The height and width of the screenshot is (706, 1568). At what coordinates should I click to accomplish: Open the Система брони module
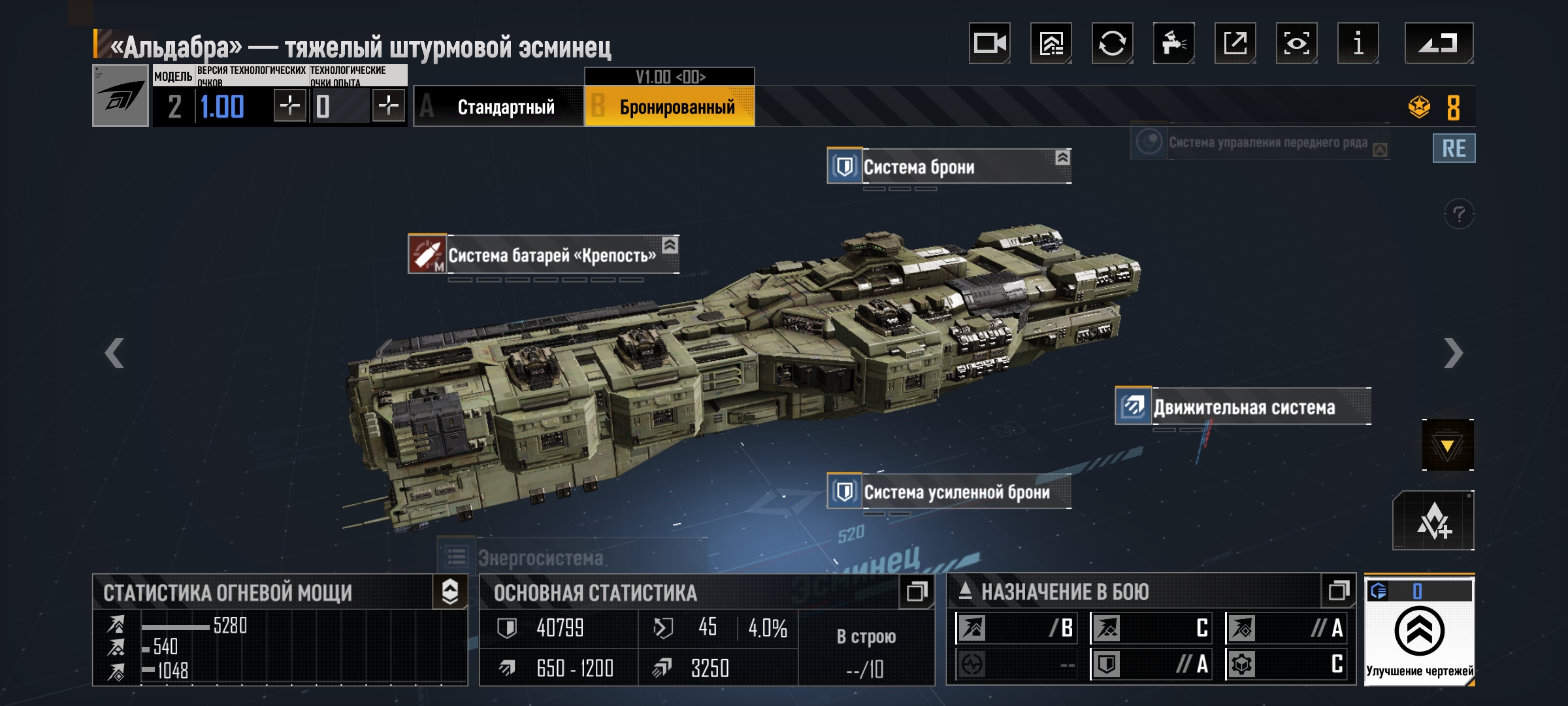coord(949,167)
